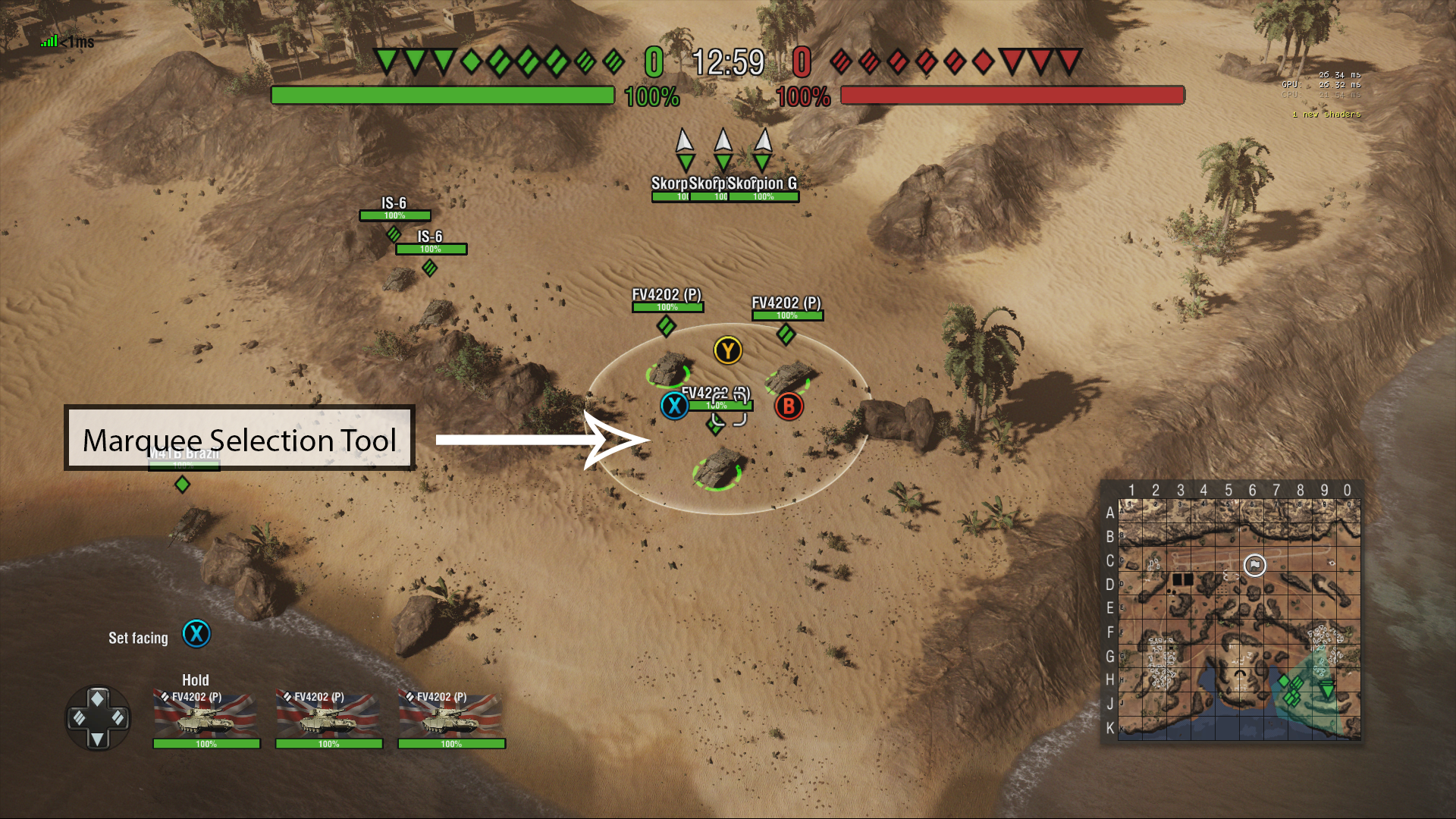Click the red B command button near the rock

788,406
